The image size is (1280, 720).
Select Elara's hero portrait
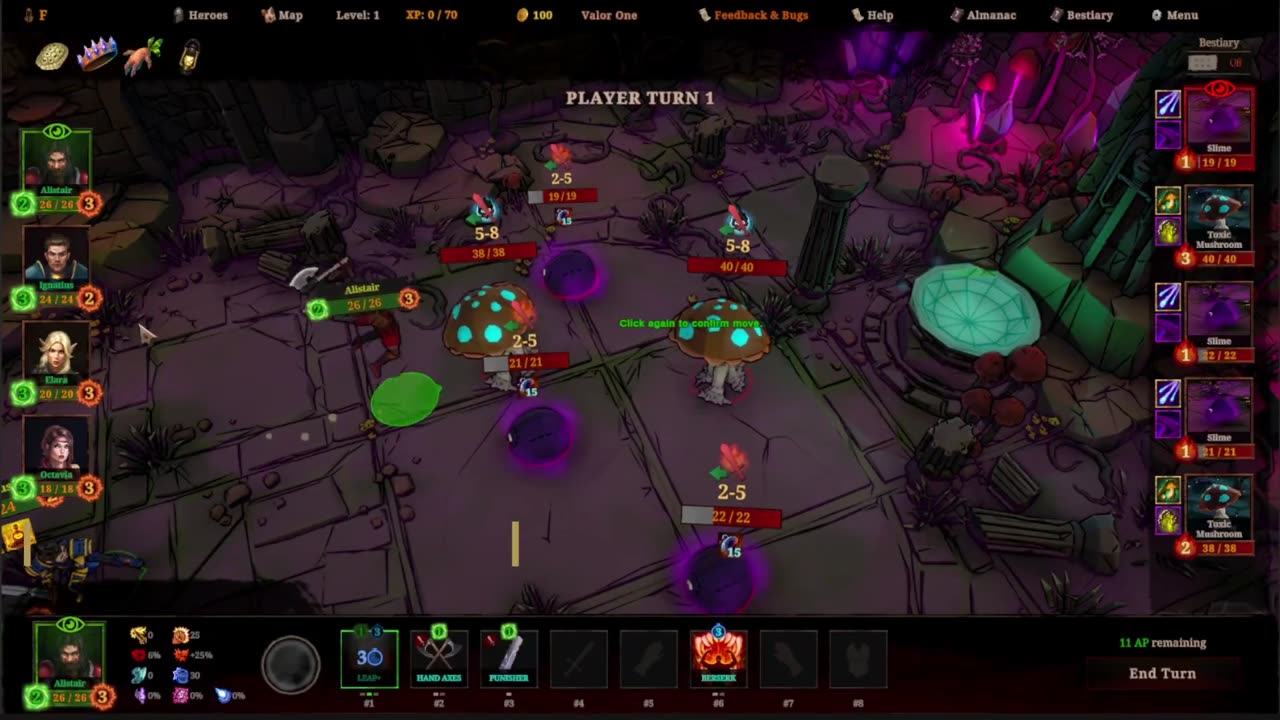point(56,355)
